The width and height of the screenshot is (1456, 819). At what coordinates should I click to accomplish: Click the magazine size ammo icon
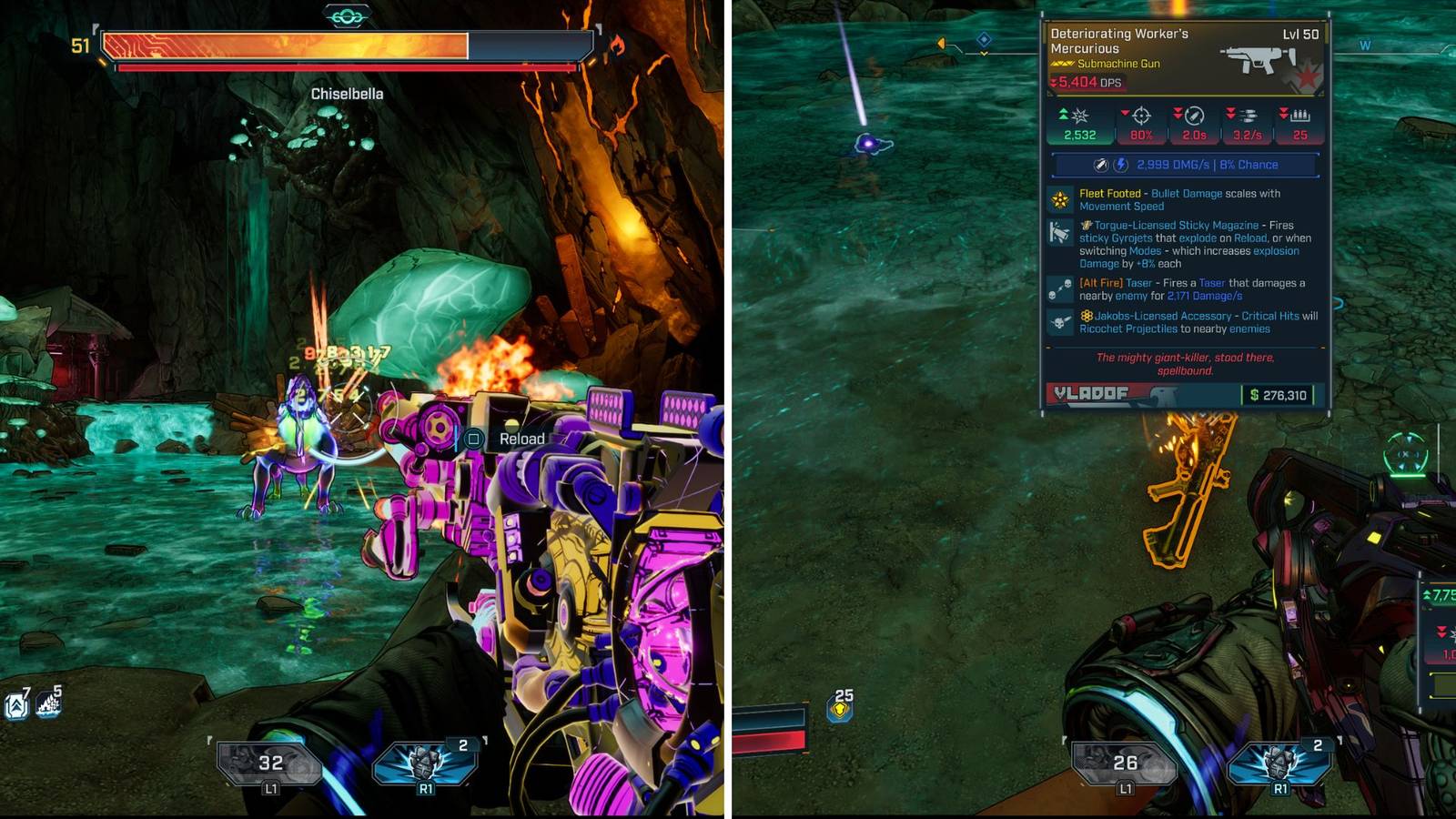click(1299, 116)
